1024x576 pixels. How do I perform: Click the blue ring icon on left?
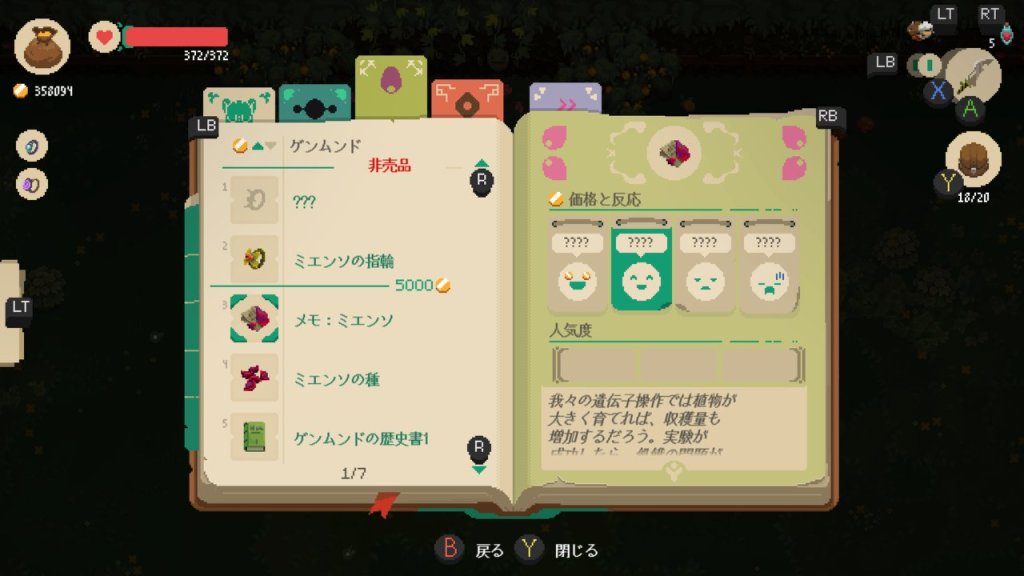tap(32, 146)
